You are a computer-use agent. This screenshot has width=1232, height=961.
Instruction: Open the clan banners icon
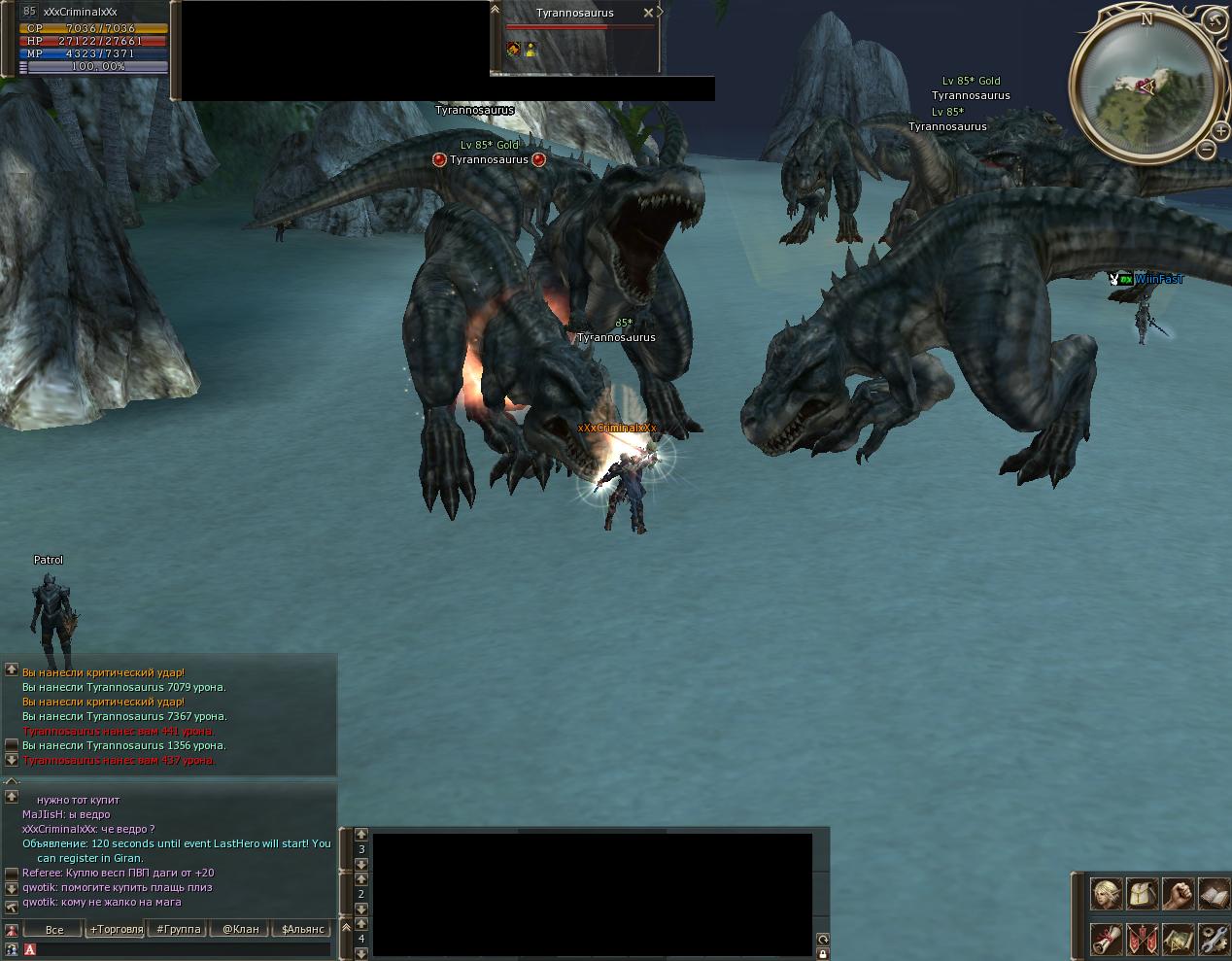(x=1142, y=939)
